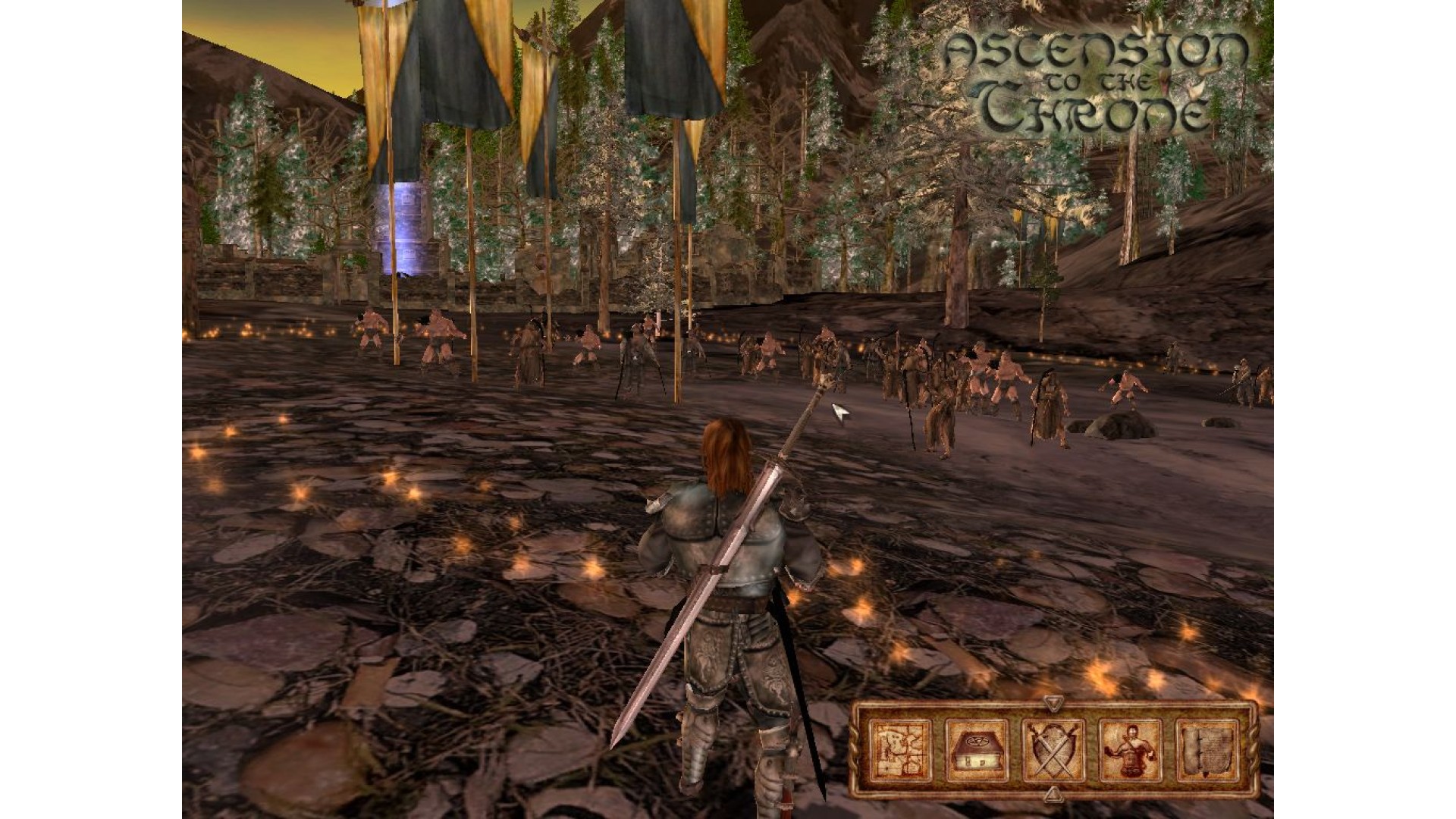This screenshot has height=819, width=1456.
Task: Click the up arrow below the panel
Action: click(1052, 795)
